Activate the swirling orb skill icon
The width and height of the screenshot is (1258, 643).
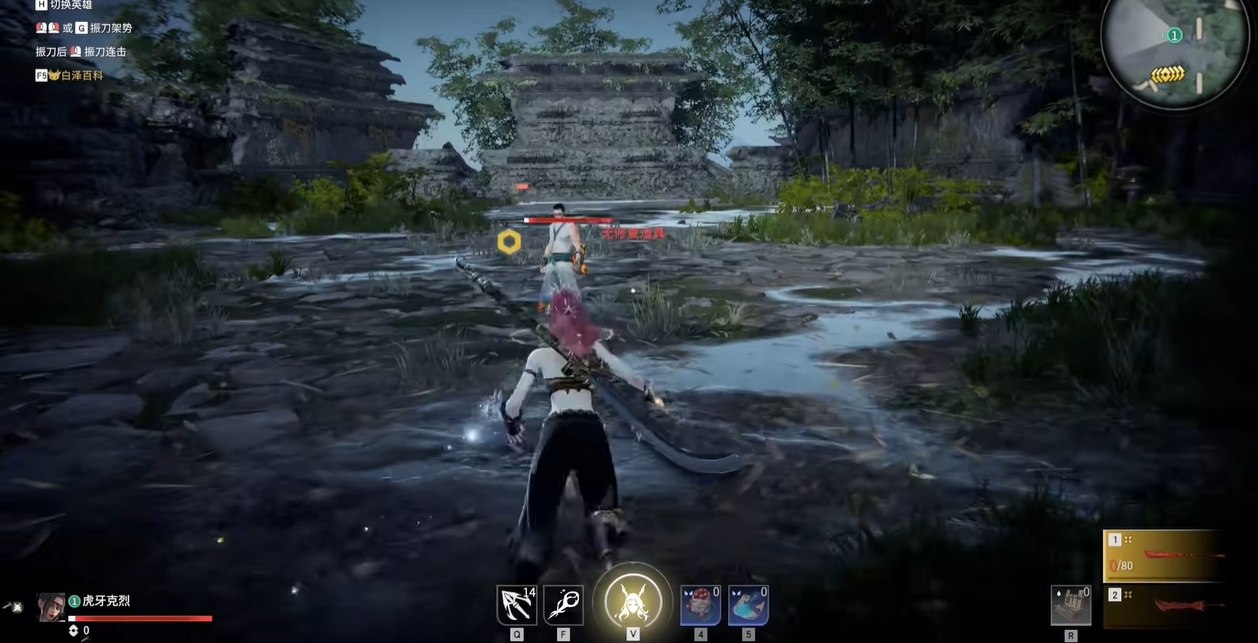[x=563, y=605]
